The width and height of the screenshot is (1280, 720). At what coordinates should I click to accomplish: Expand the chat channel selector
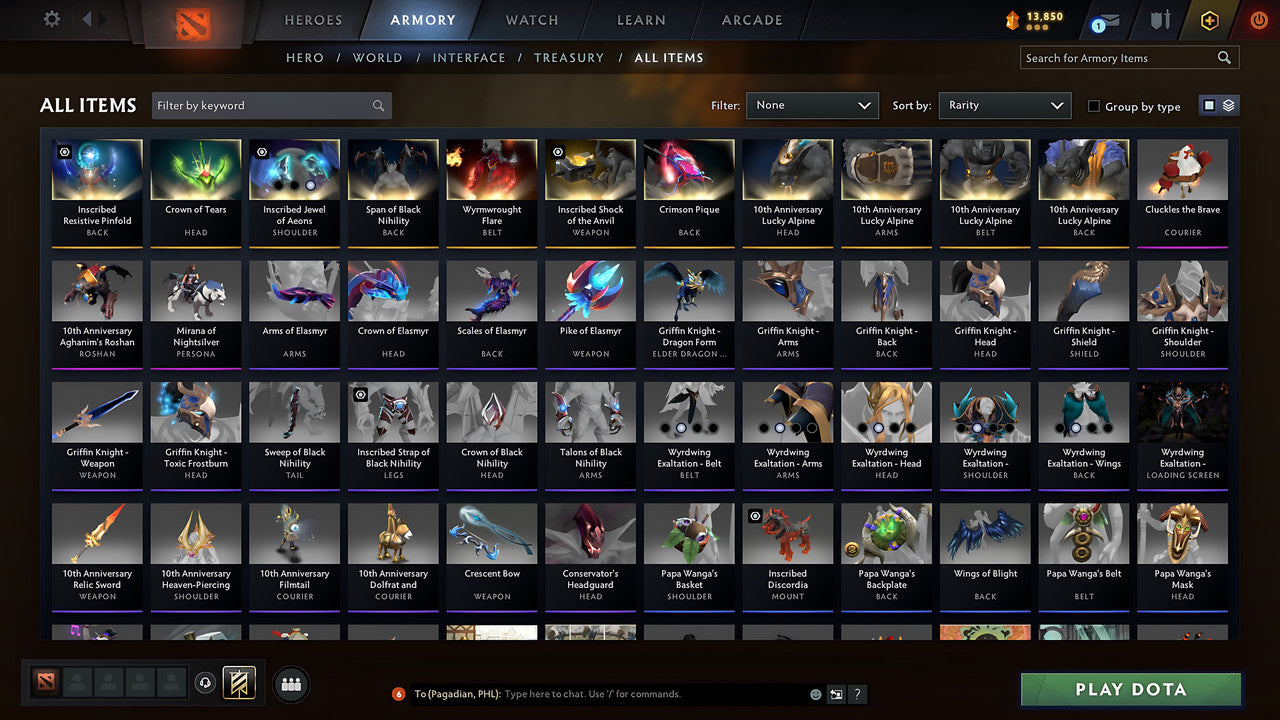tap(836, 694)
